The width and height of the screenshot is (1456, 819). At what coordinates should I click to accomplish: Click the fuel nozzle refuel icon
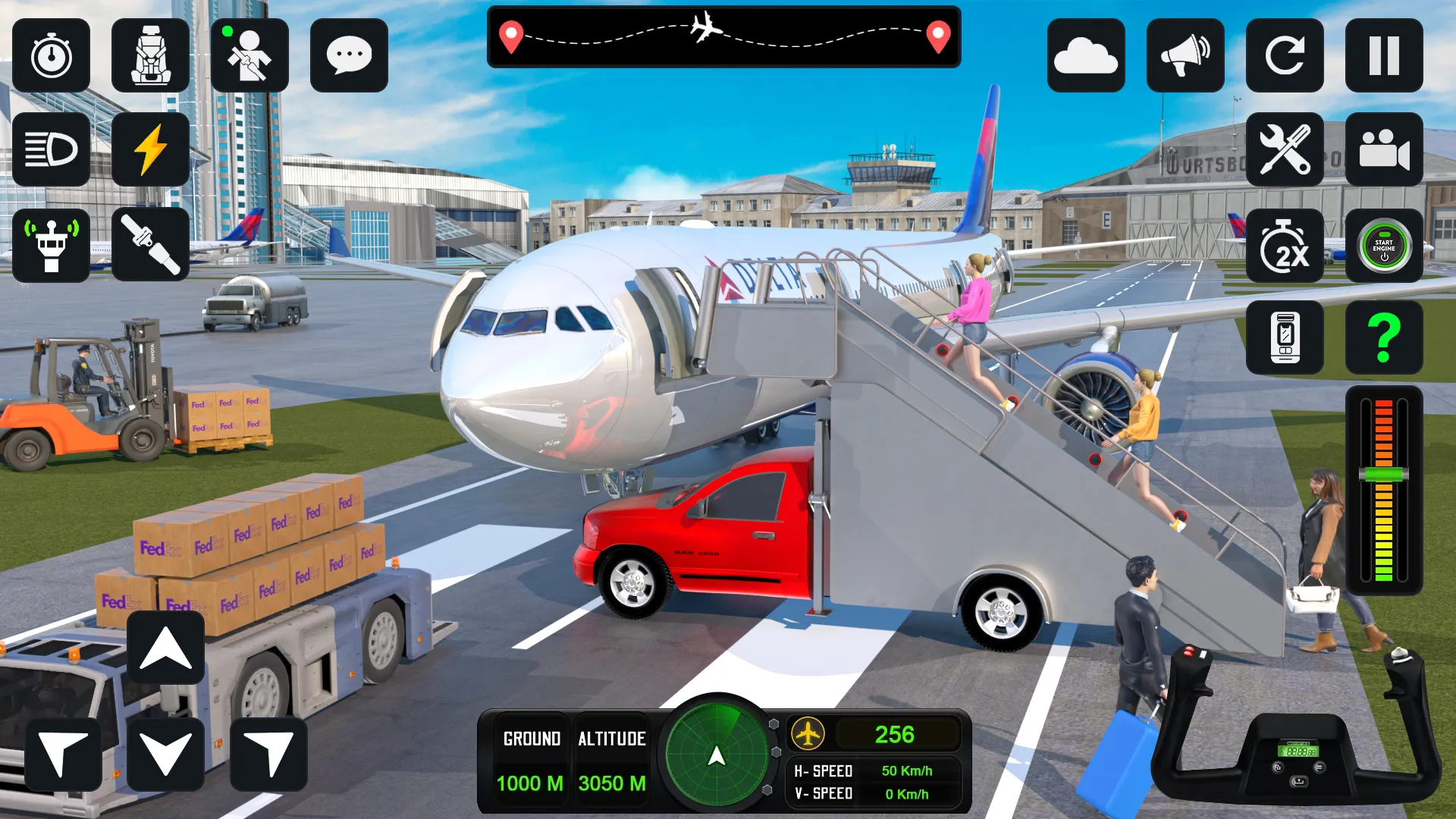coord(150,244)
